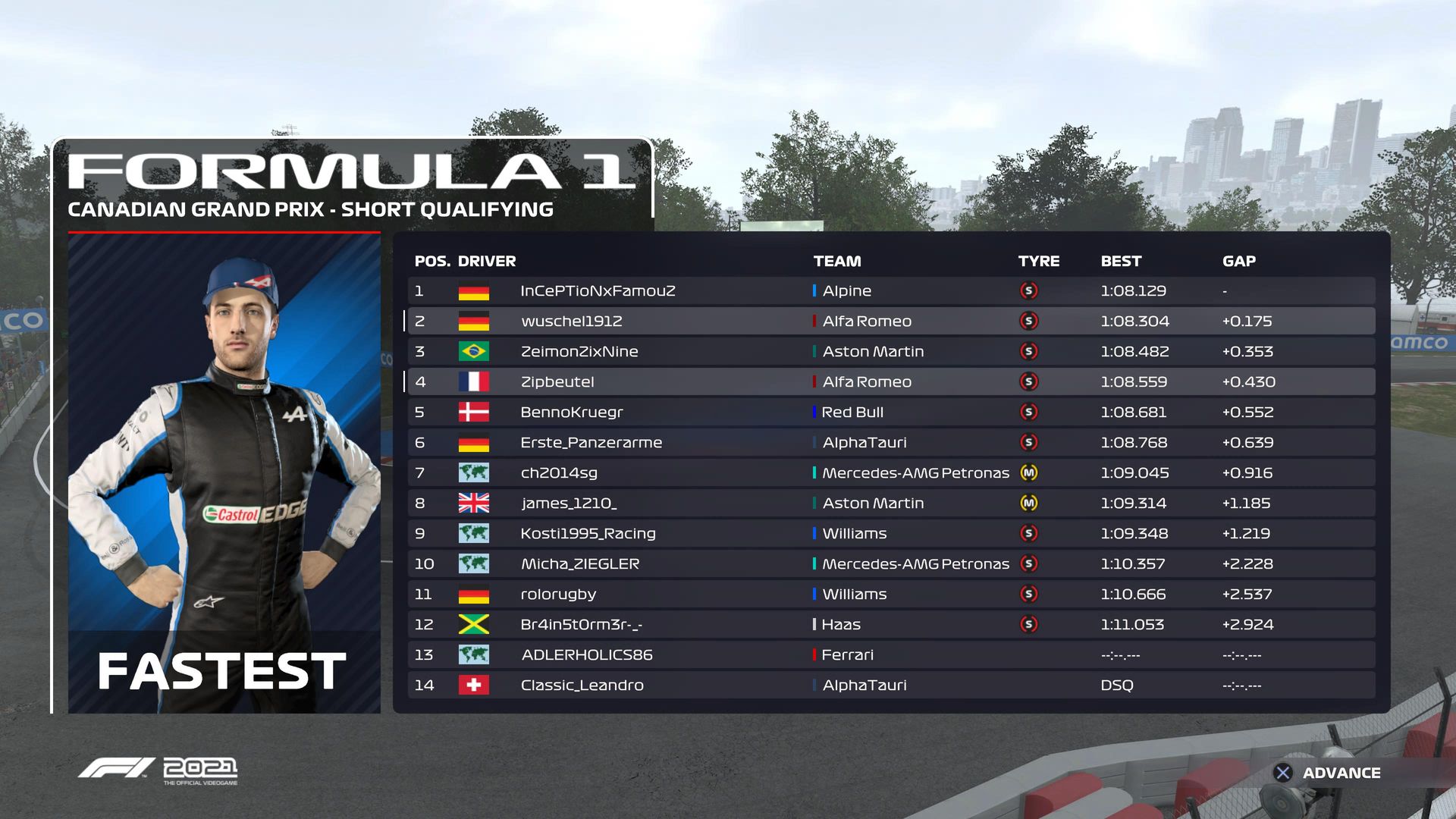Advance past the qualifying results
The image size is (1456, 819).
[1327, 773]
